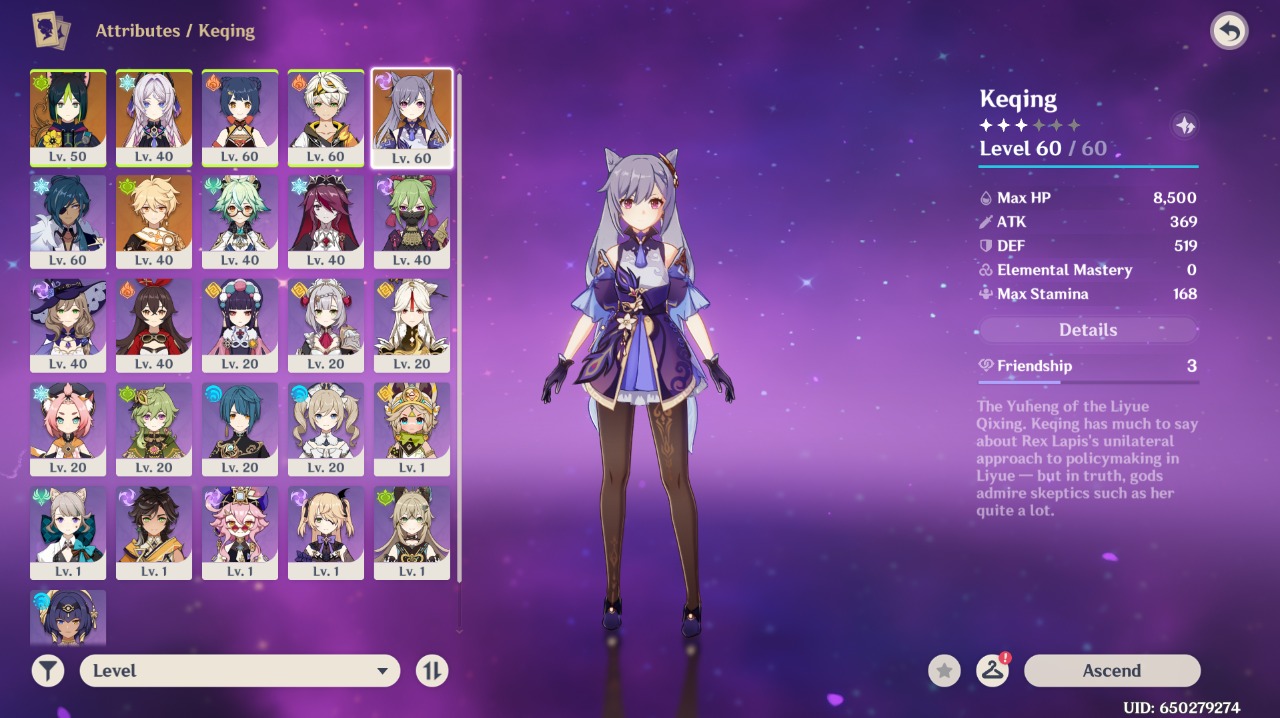Viewport: 1280px width, 718px height.
Task: Select Bennett's portrait
Action: pos(326,110)
